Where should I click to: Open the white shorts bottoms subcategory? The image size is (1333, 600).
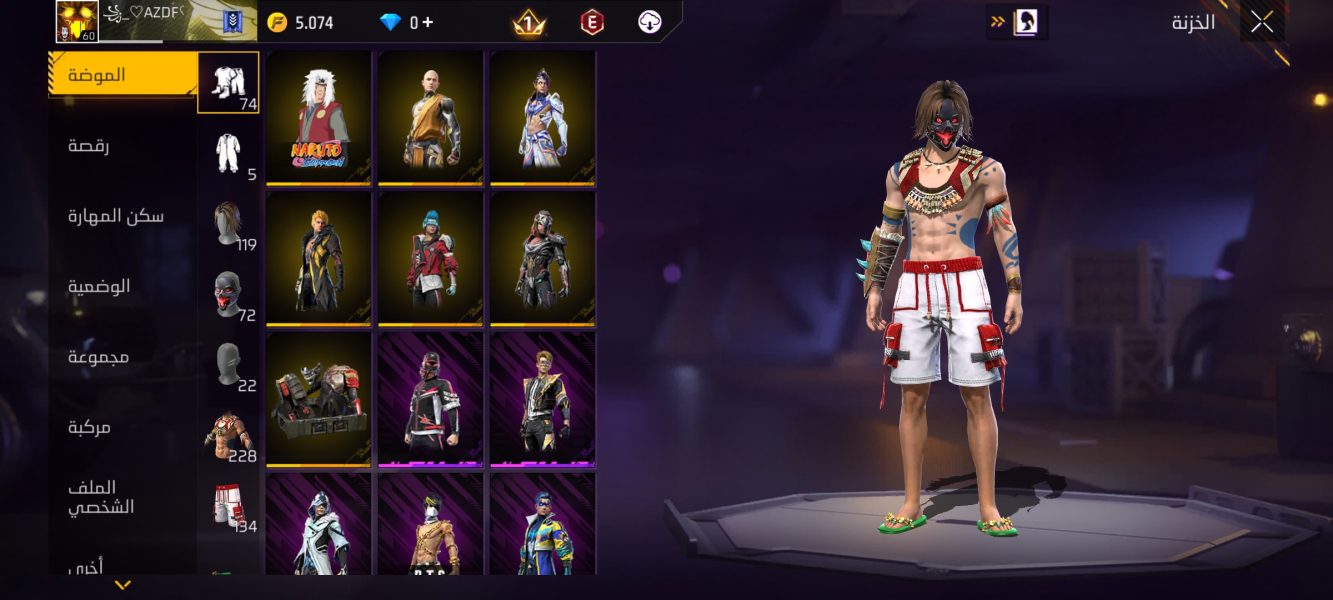[228, 503]
